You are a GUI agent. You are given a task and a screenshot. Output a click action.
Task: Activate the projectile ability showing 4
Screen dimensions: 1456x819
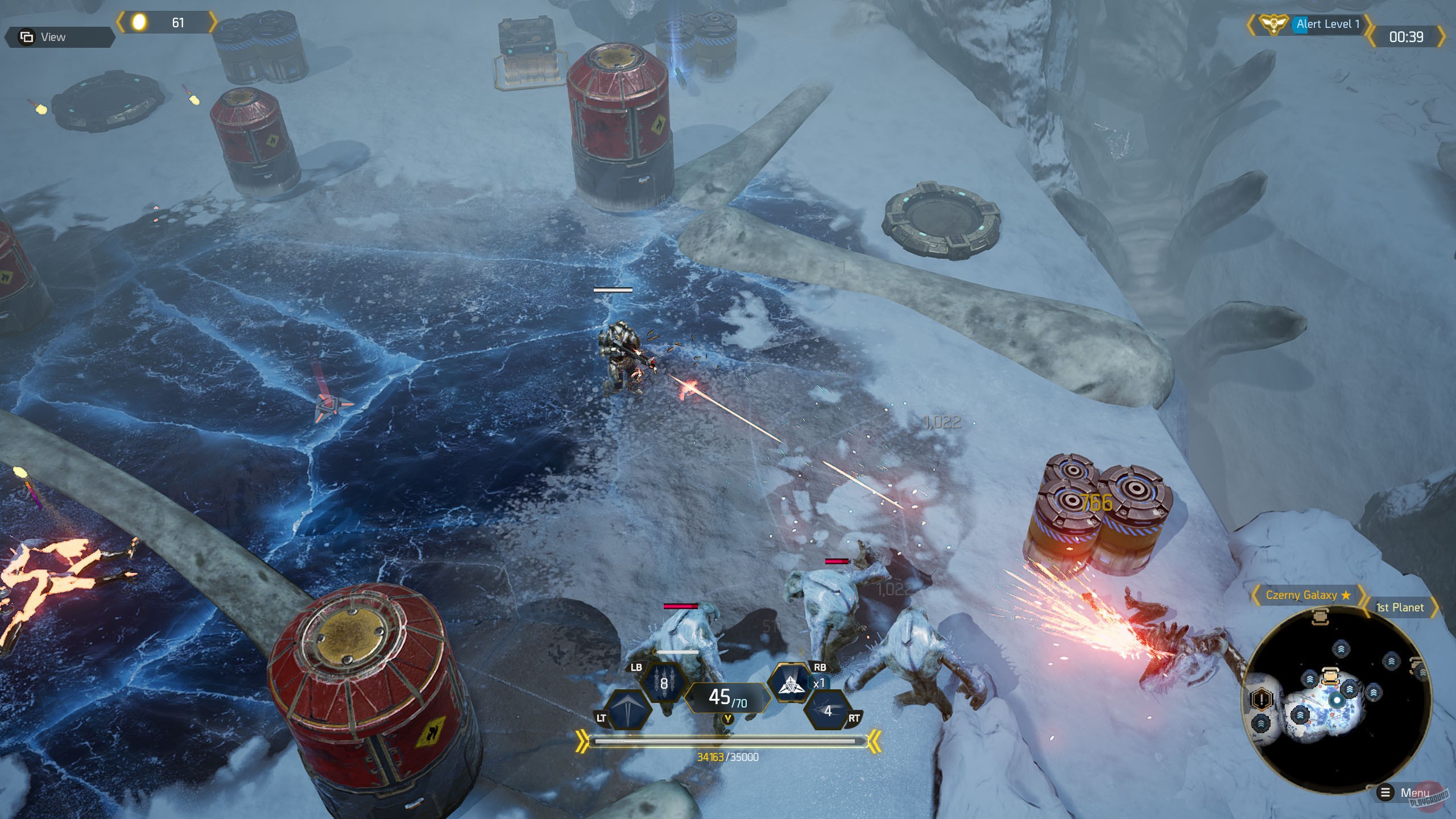(828, 711)
